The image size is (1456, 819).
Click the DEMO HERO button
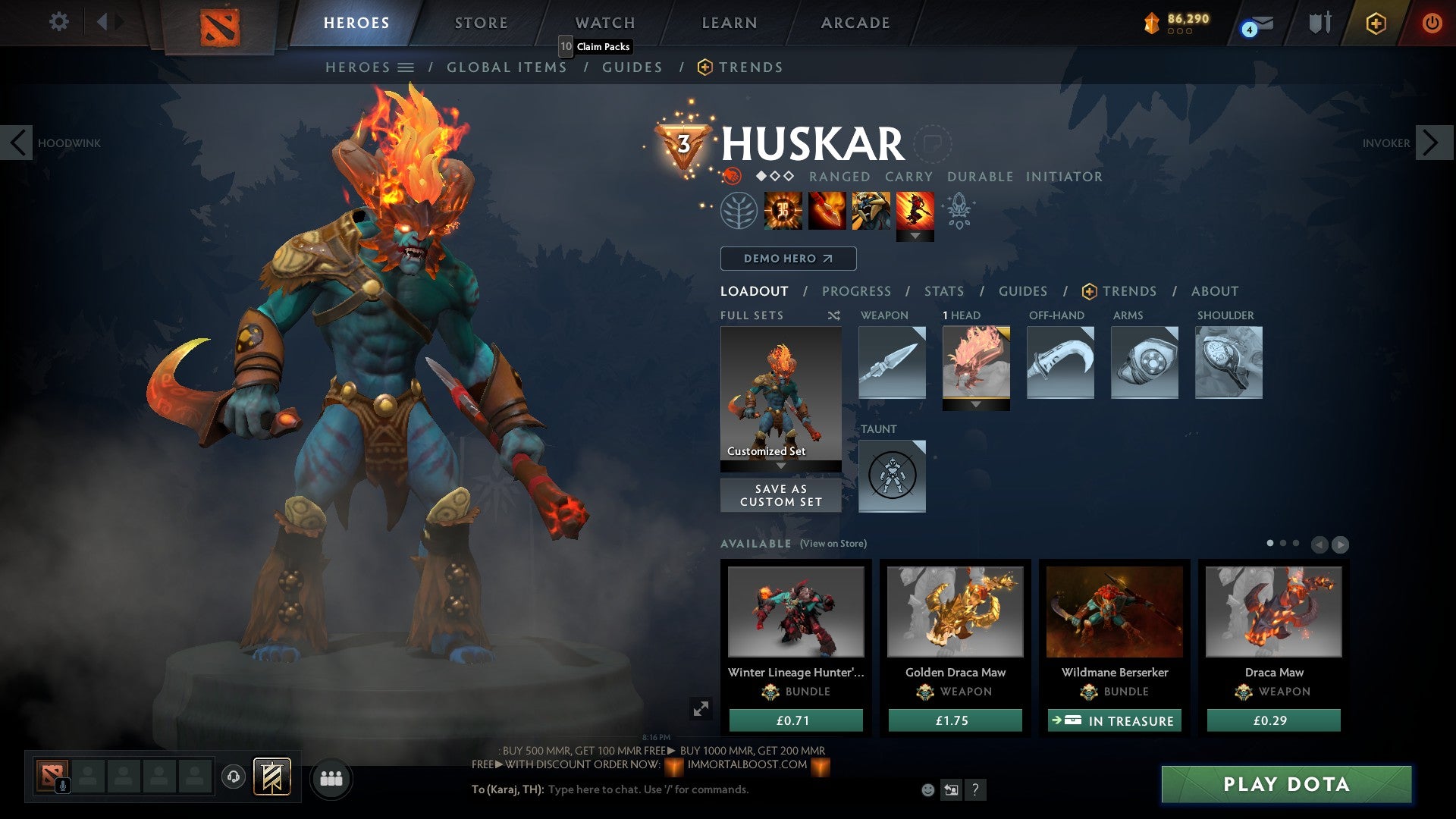click(x=789, y=259)
